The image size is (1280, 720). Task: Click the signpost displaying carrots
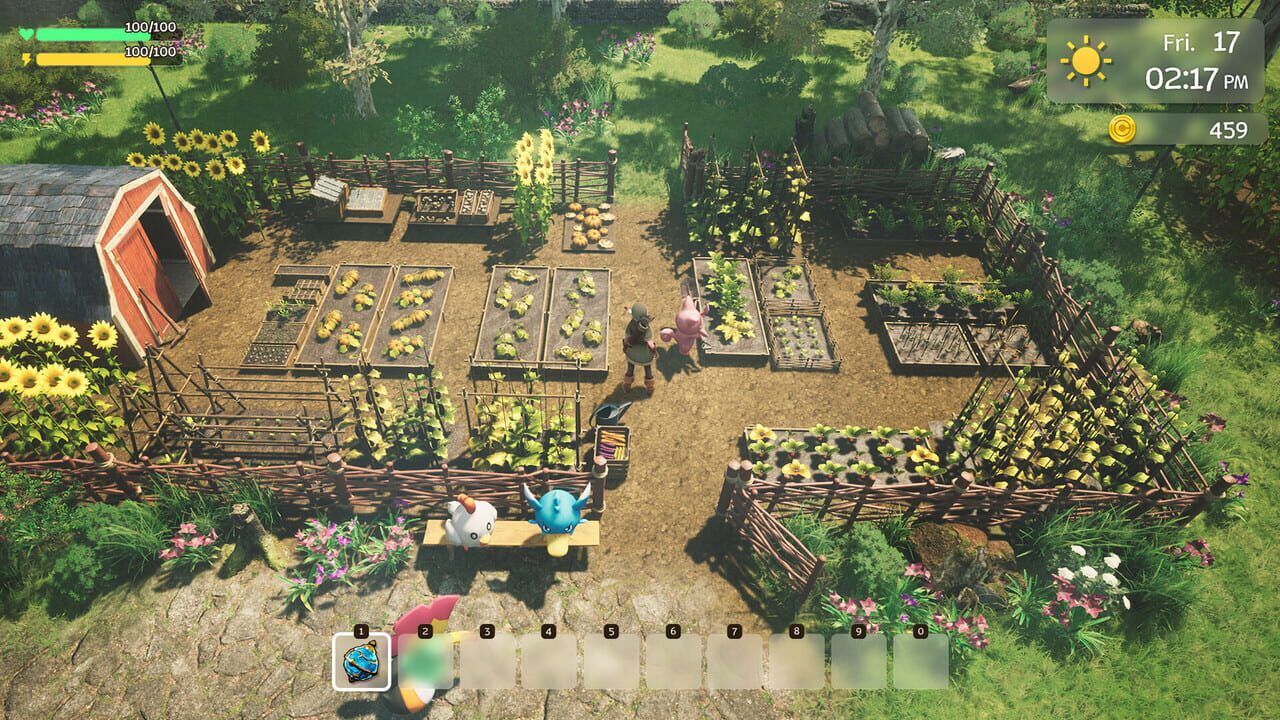(x=612, y=441)
